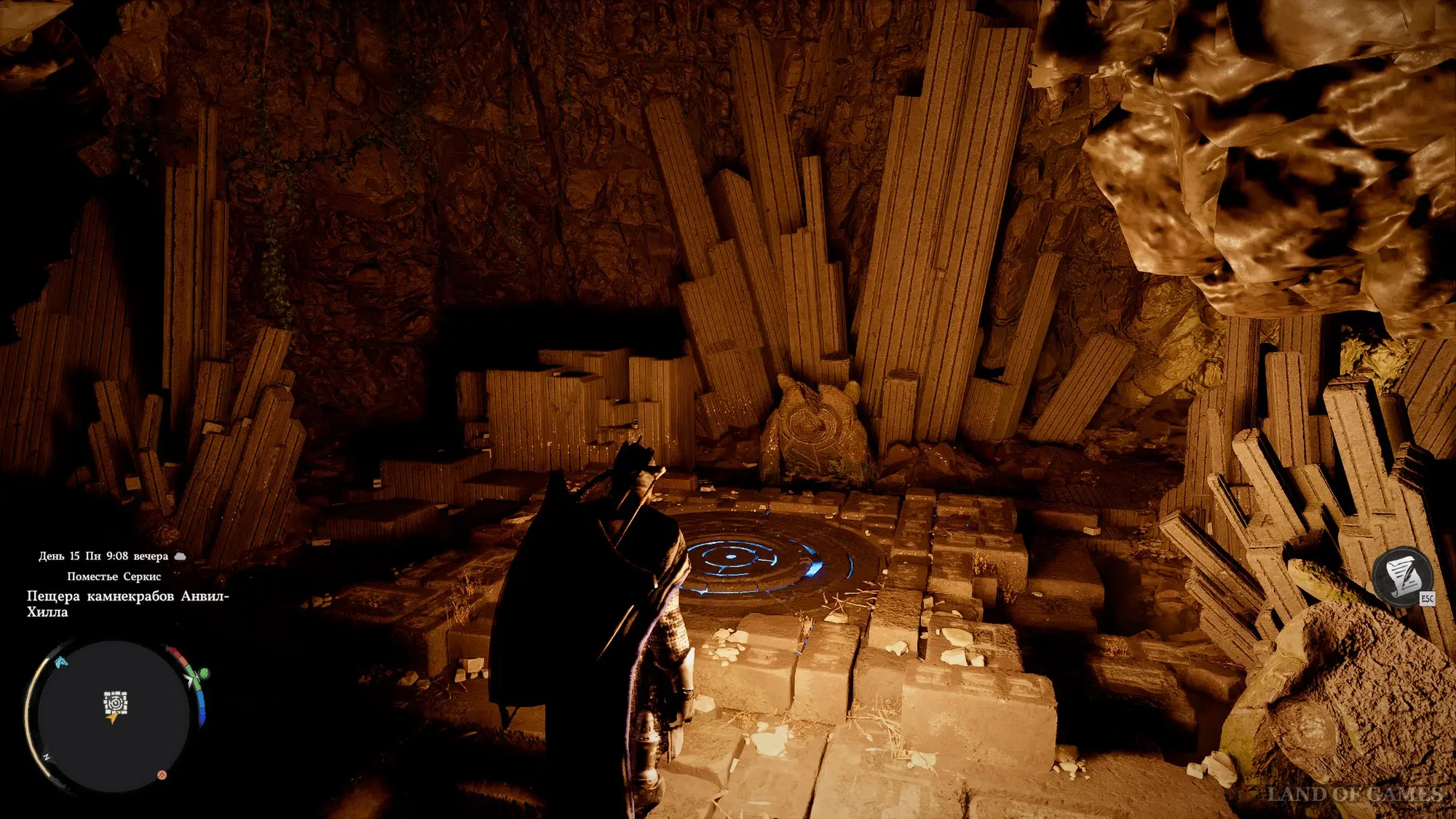1456x819 pixels.
Task: Open the scroll and quill journal icon
Action: tap(1401, 576)
